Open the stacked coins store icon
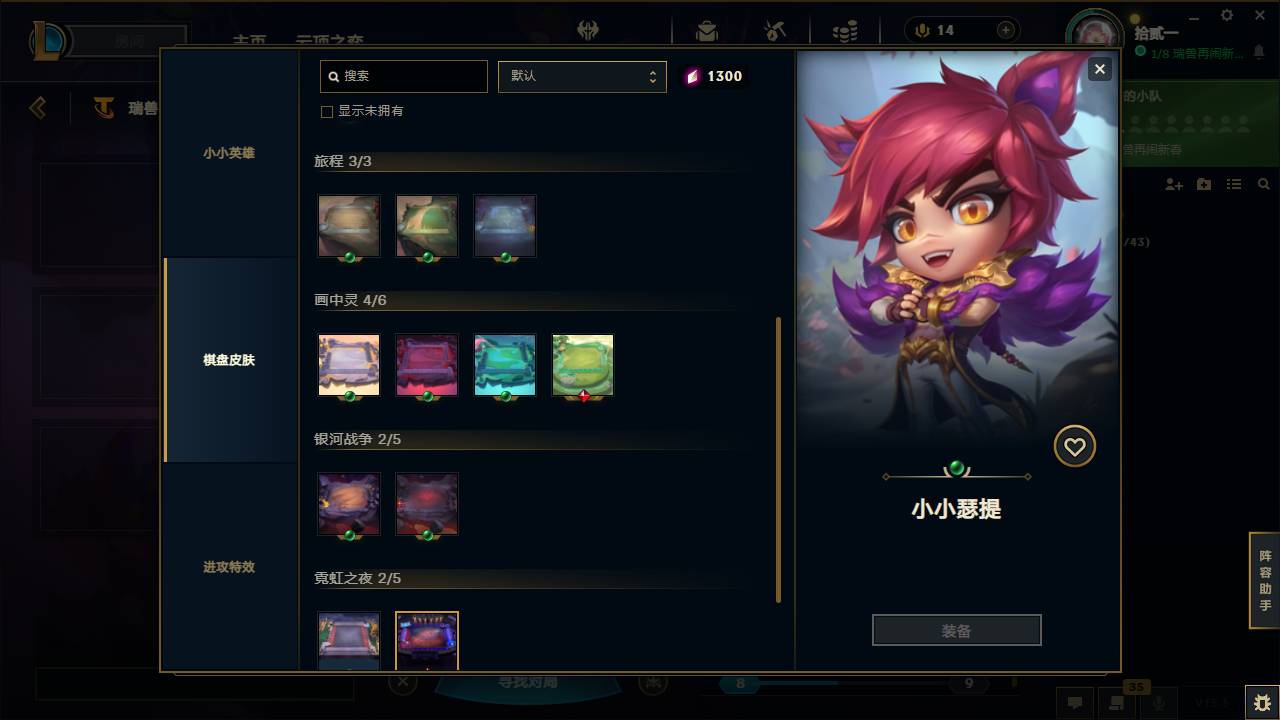 click(x=846, y=28)
